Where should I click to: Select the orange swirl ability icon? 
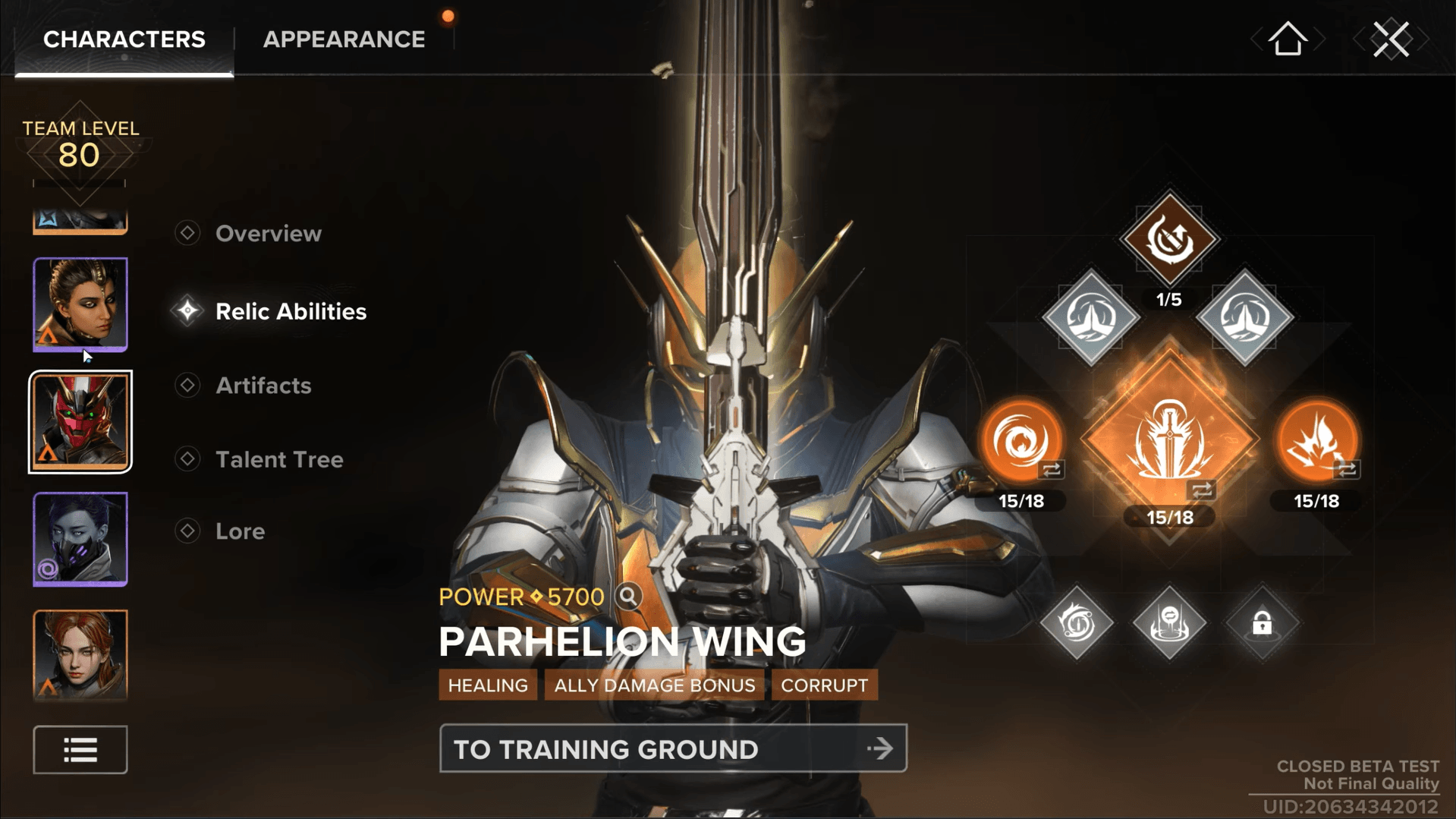[x=1021, y=441]
